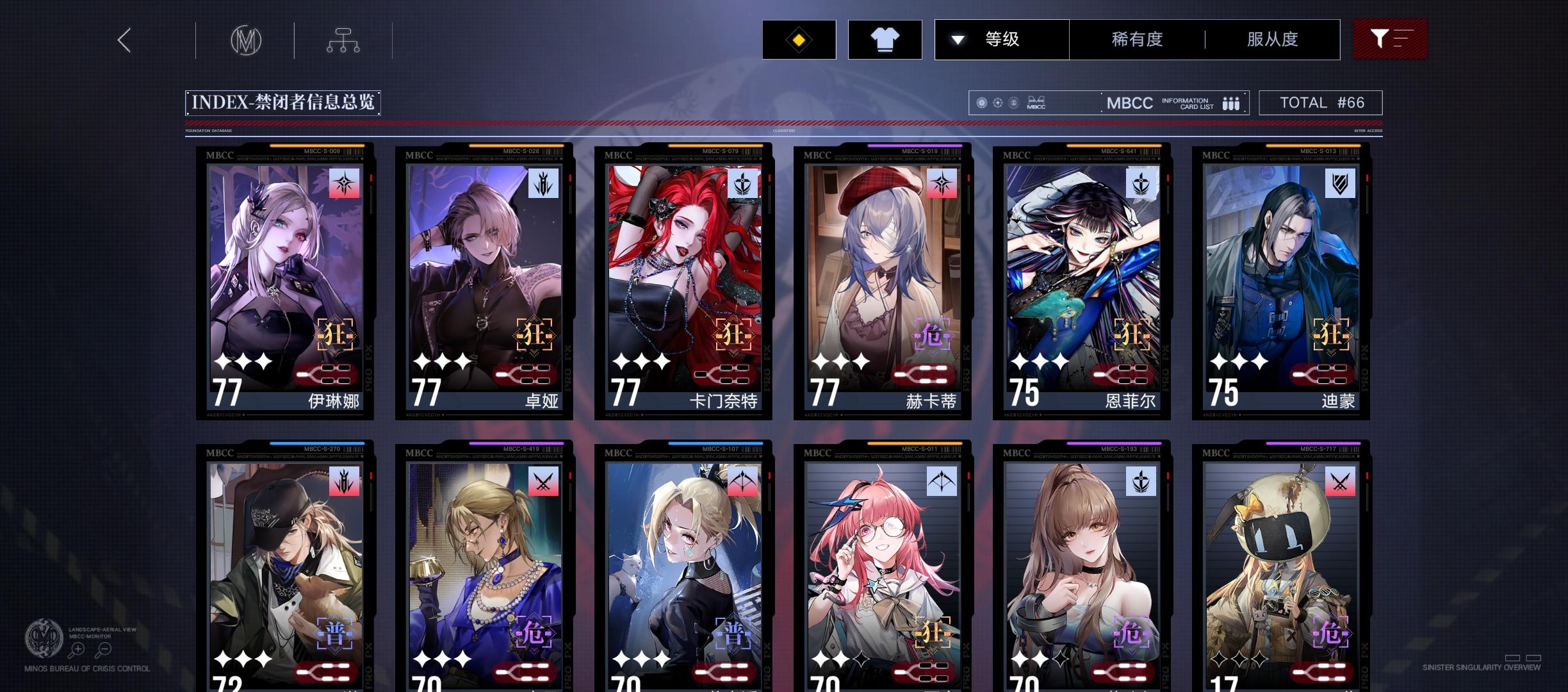
Task: Click the red filter funnel icon
Action: point(1389,38)
